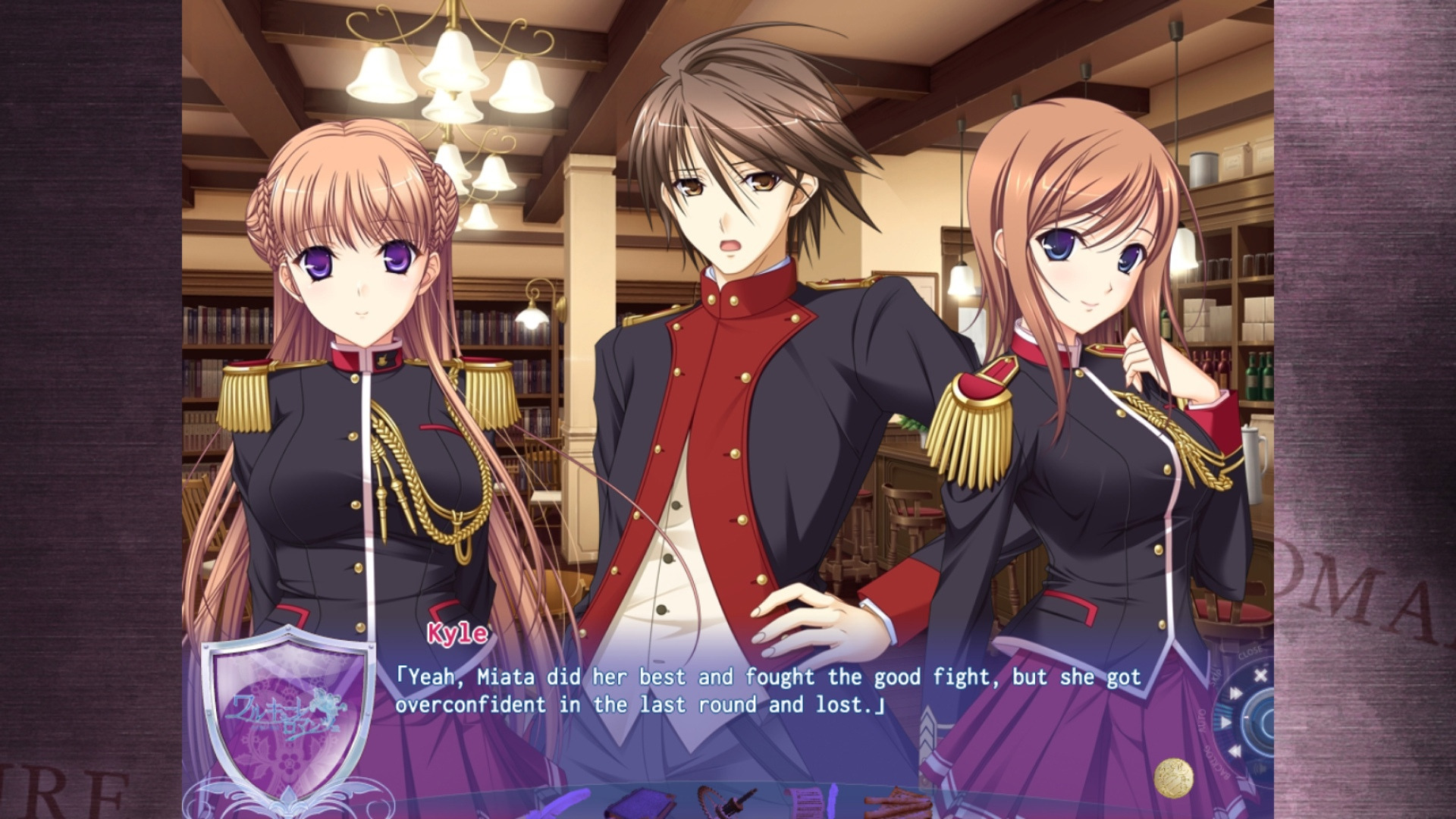Activate the Skip fast-forward button
The image size is (1456, 819).
pyautogui.click(x=1235, y=693)
